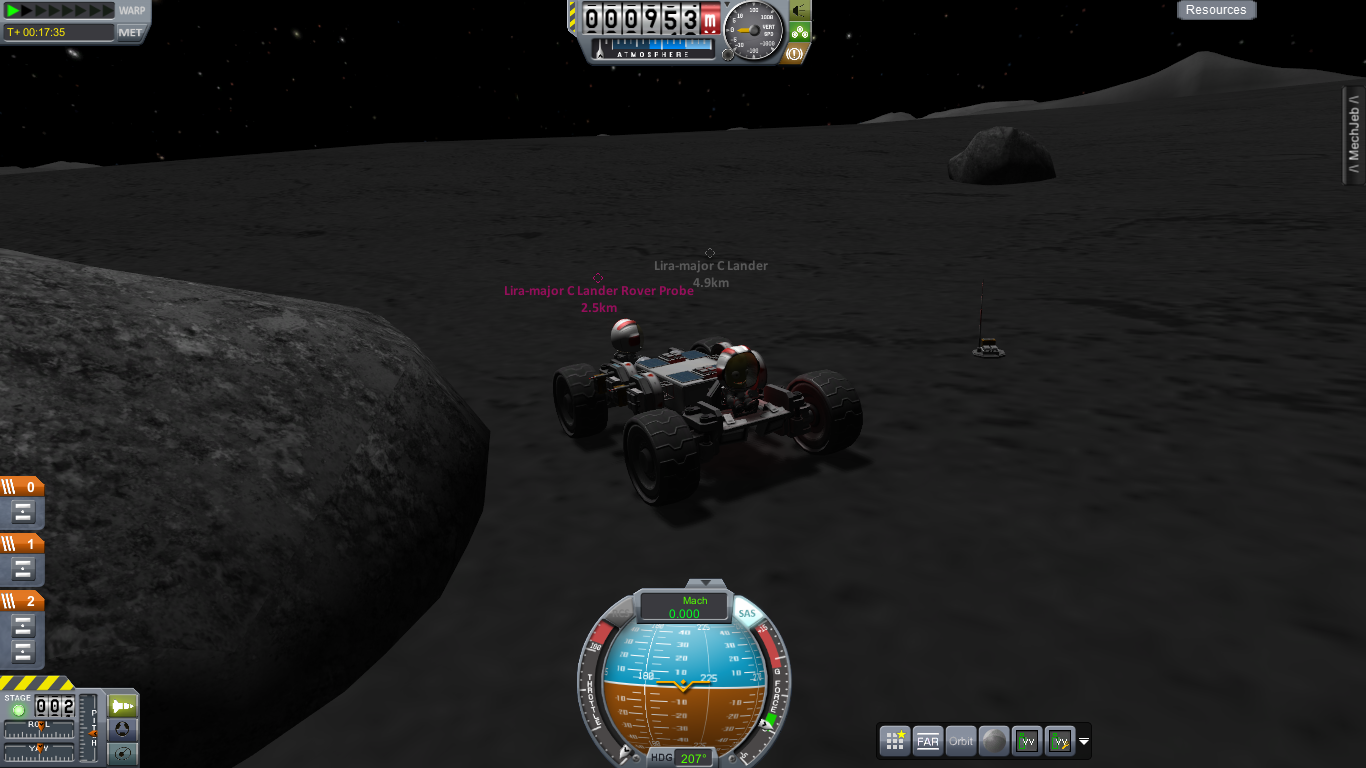Viewport: 1366px width, 768px height.
Task: Open the grid-with-star toolbar button
Action: [x=895, y=741]
